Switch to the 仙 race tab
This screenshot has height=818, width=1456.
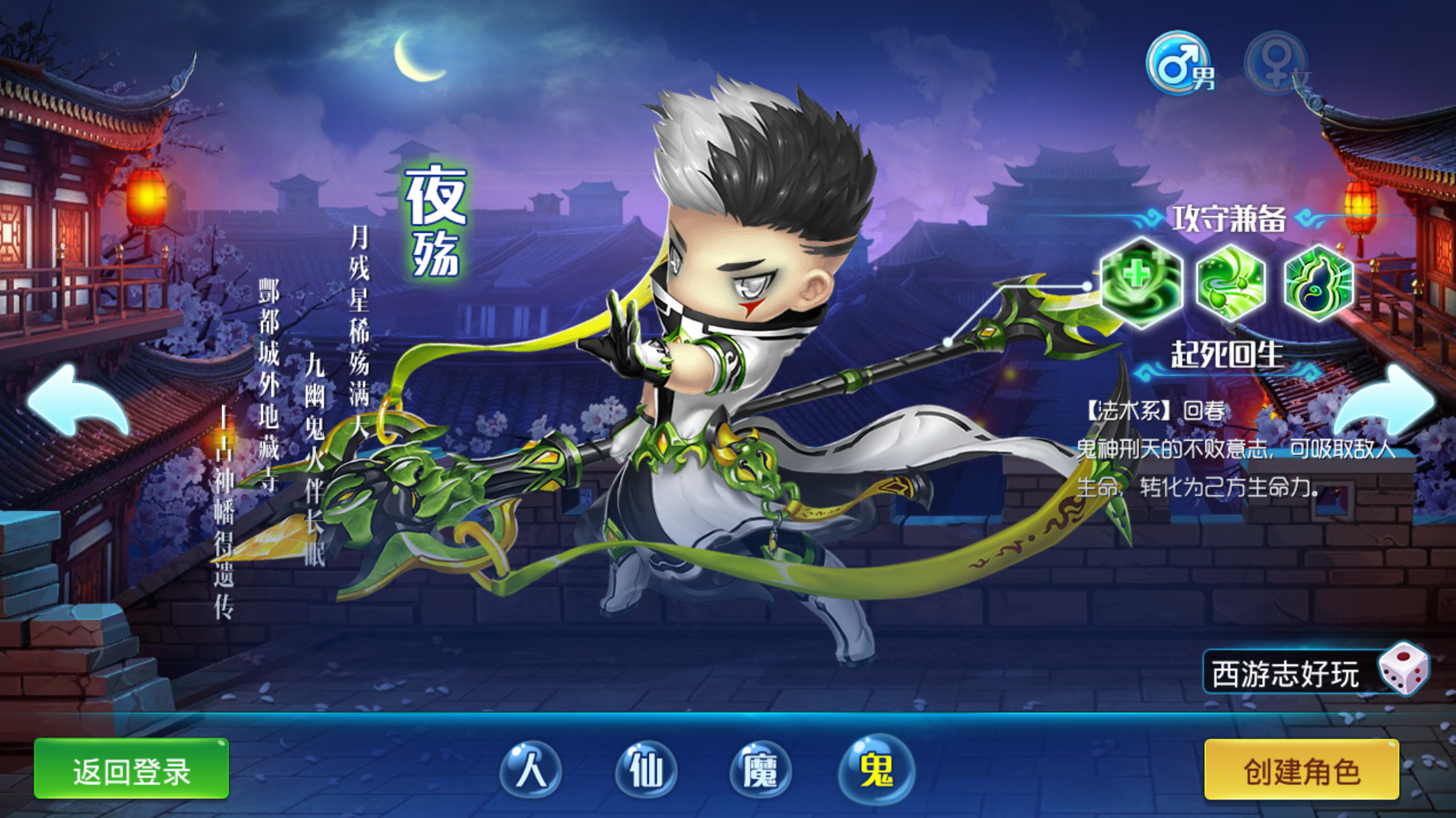coord(646,768)
